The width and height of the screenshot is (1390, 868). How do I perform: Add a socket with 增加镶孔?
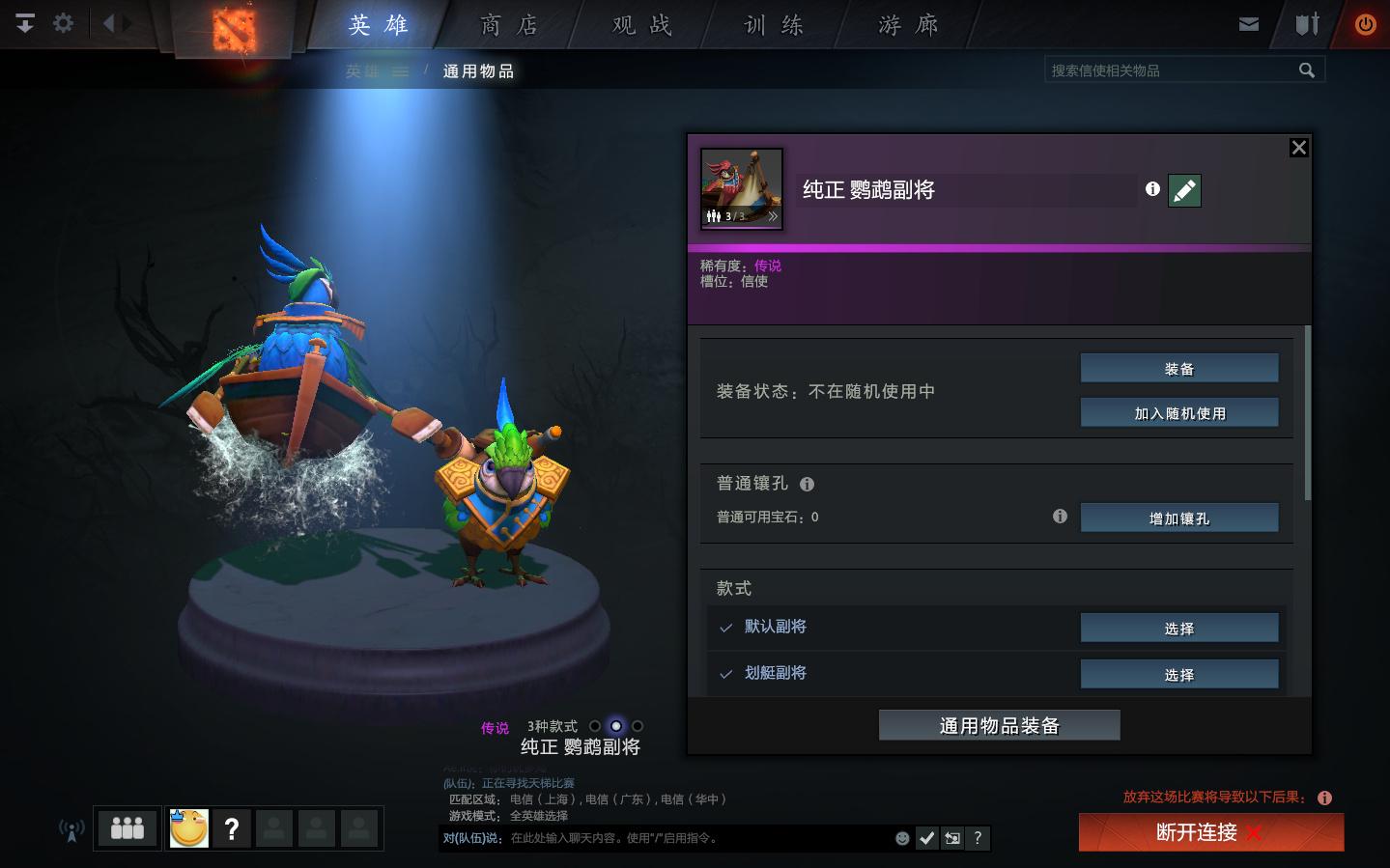tap(1178, 518)
